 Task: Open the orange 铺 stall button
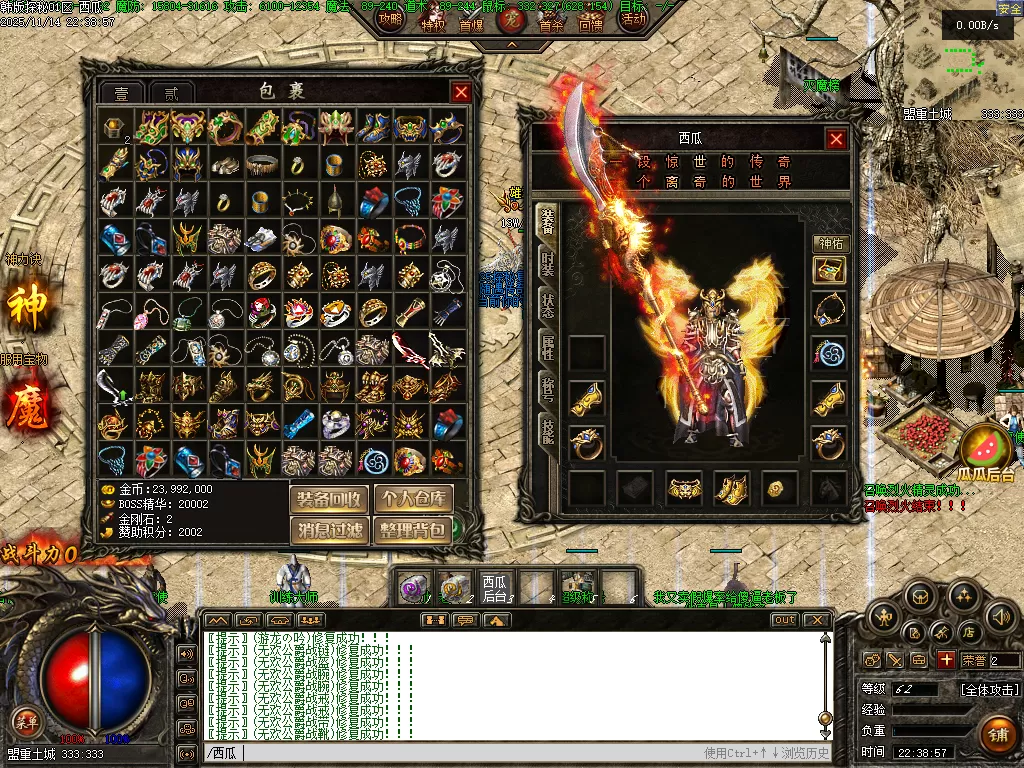[997, 732]
